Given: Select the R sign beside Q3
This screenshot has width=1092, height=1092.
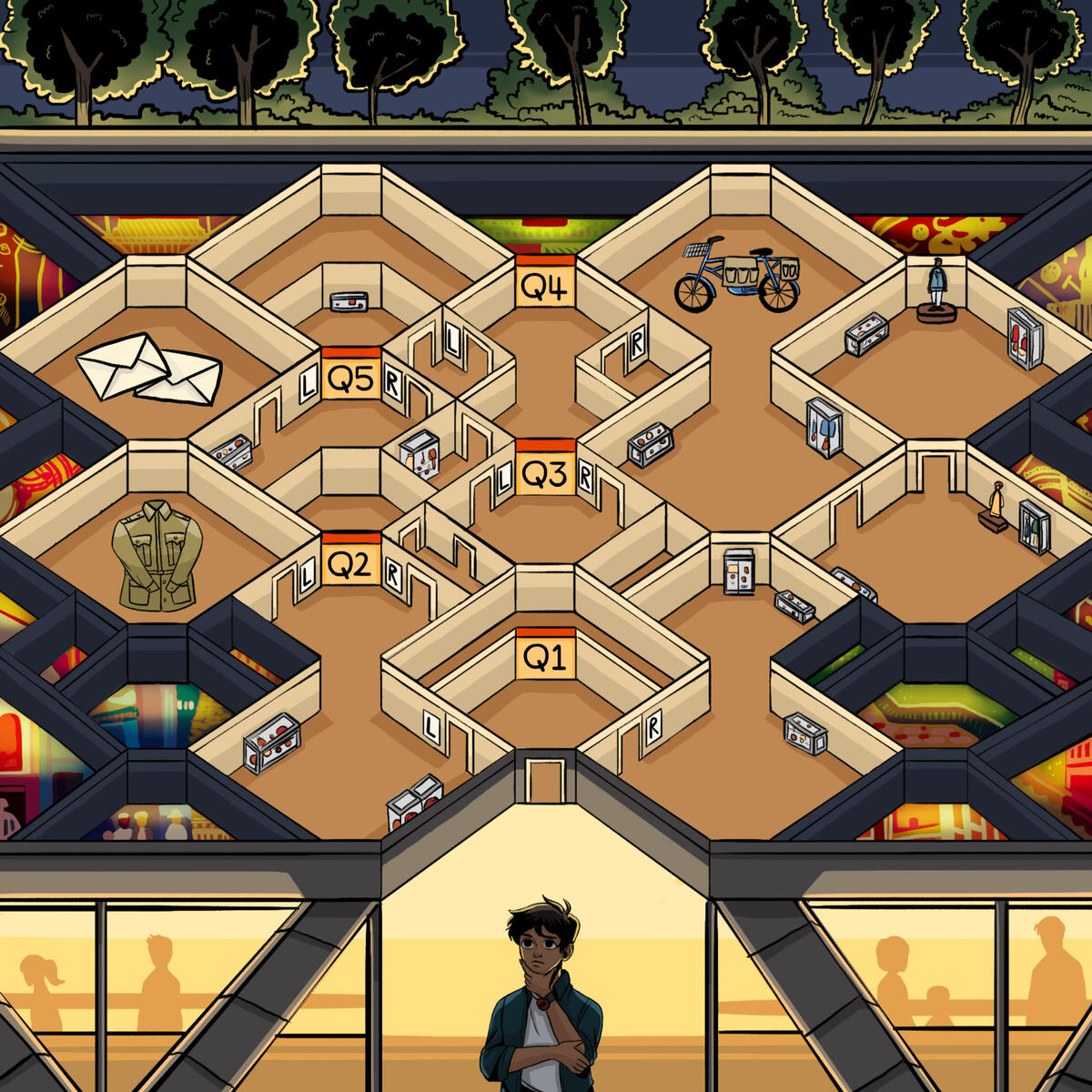Looking at the screenshot, I should pos(586,476).
